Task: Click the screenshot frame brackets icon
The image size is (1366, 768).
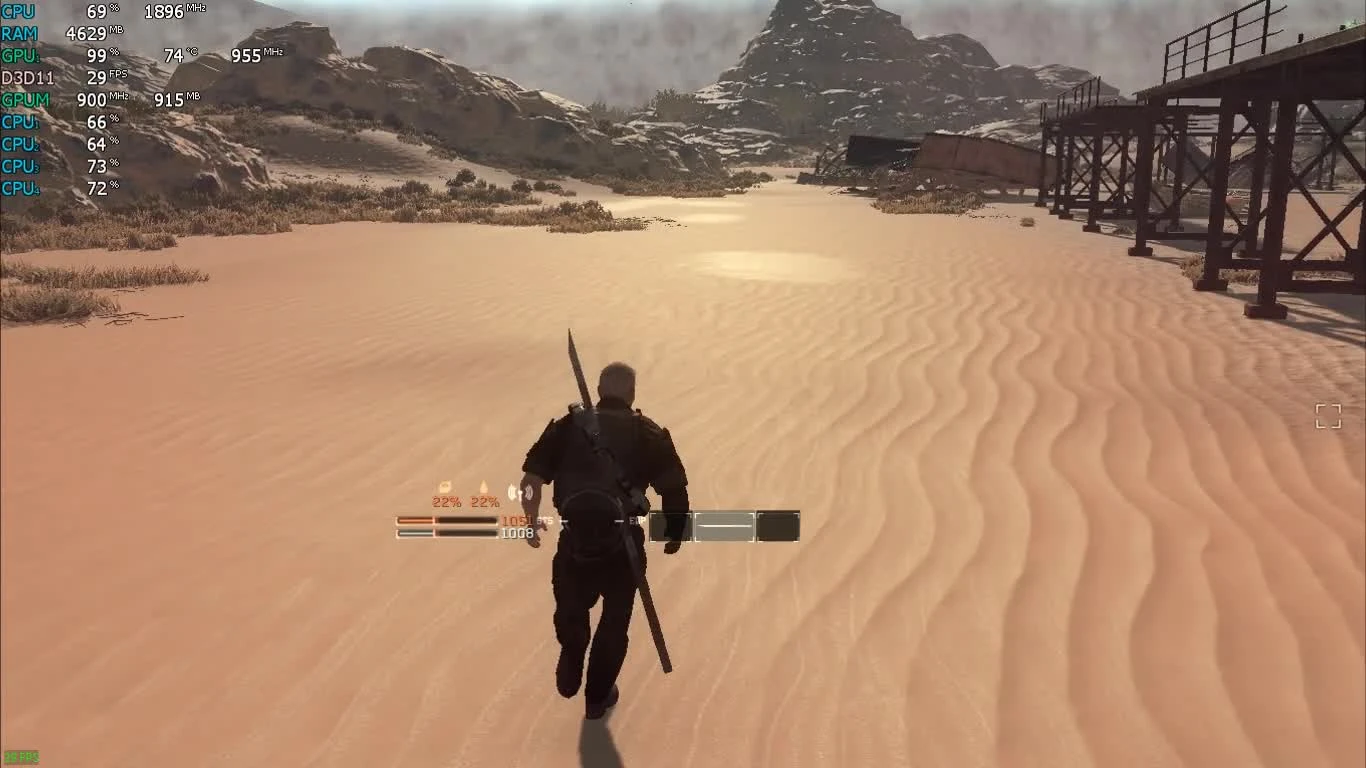Action: pos(1330,416)
